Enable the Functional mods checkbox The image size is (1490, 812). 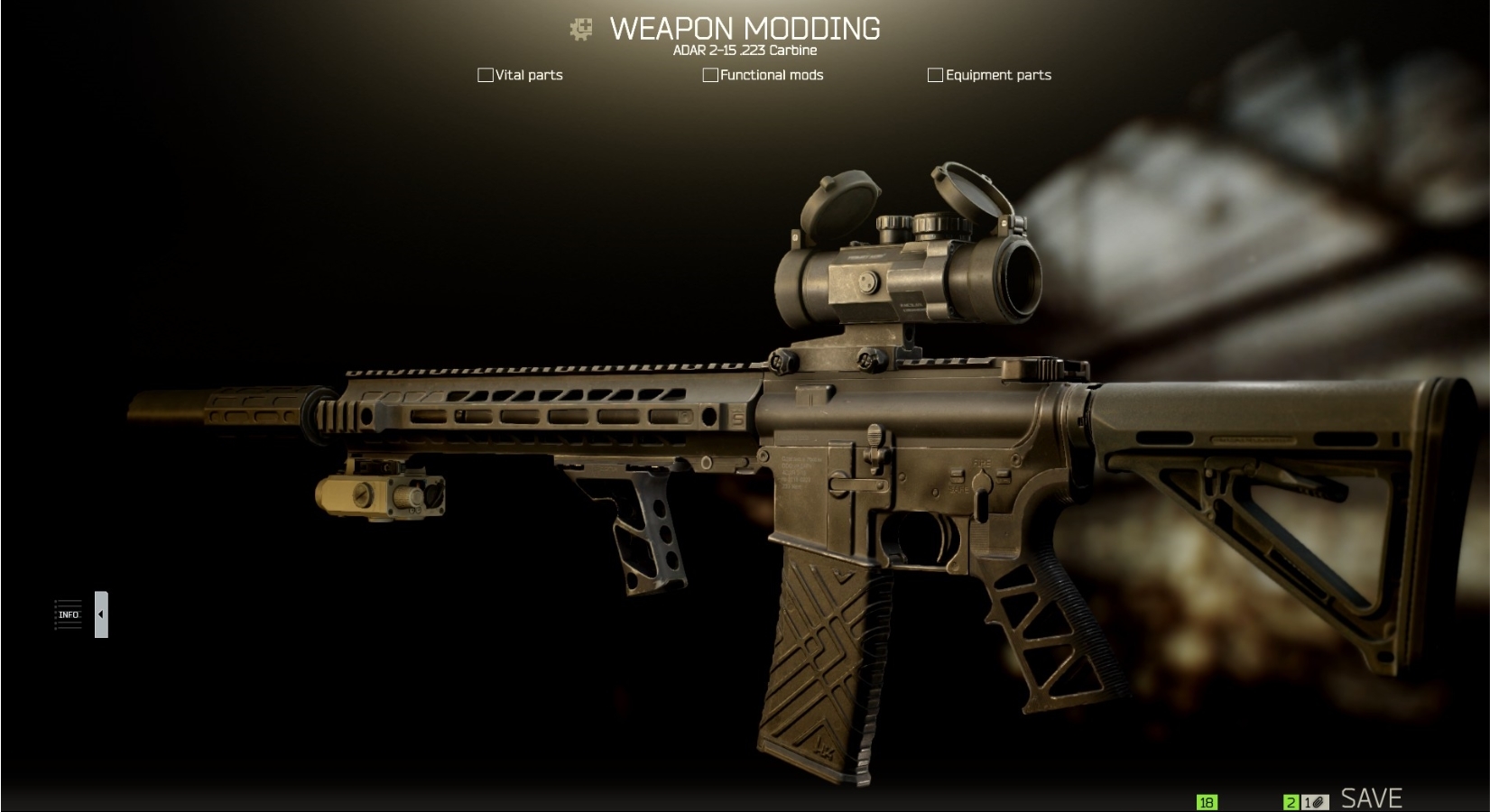point(709,75)
